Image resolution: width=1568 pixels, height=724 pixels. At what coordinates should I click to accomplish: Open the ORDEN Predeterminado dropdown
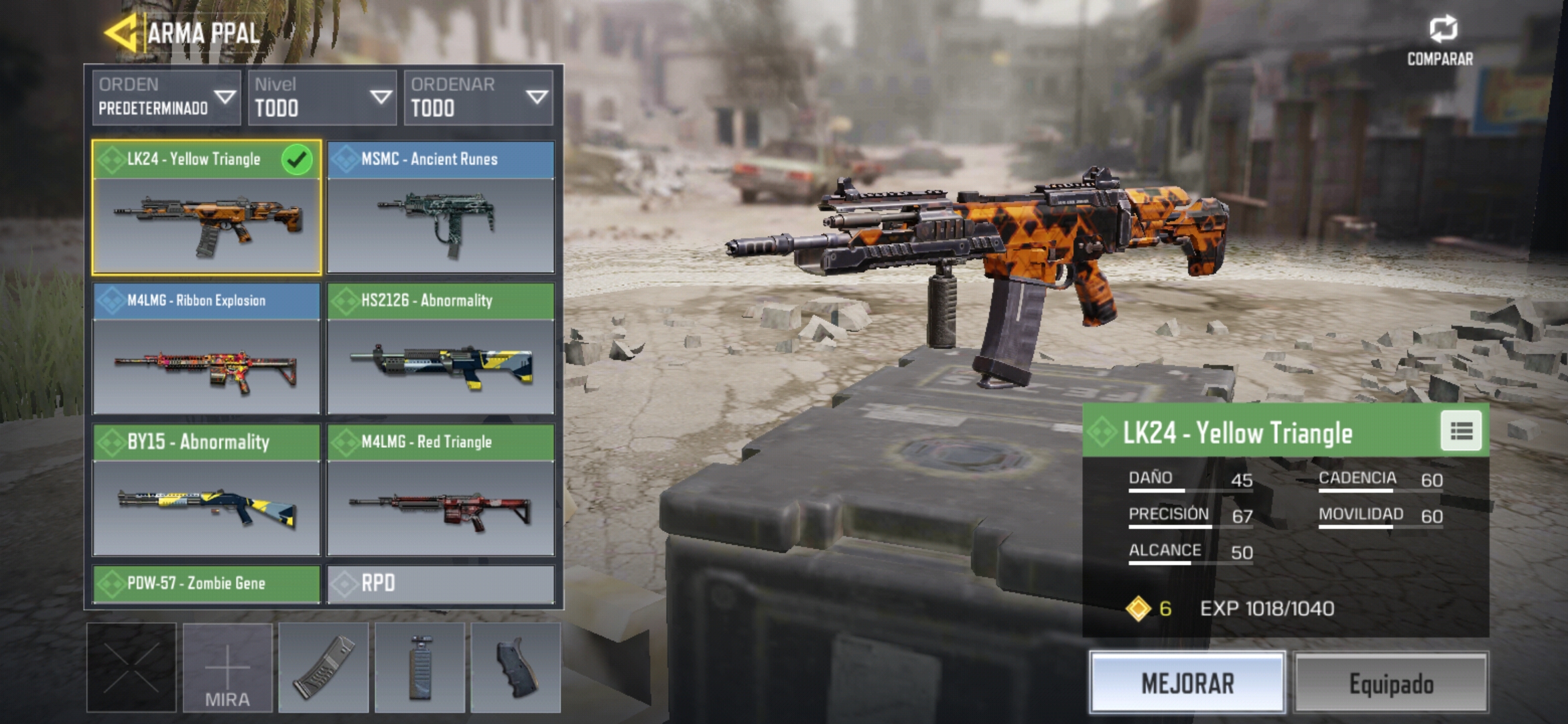(x=166, y=98)
